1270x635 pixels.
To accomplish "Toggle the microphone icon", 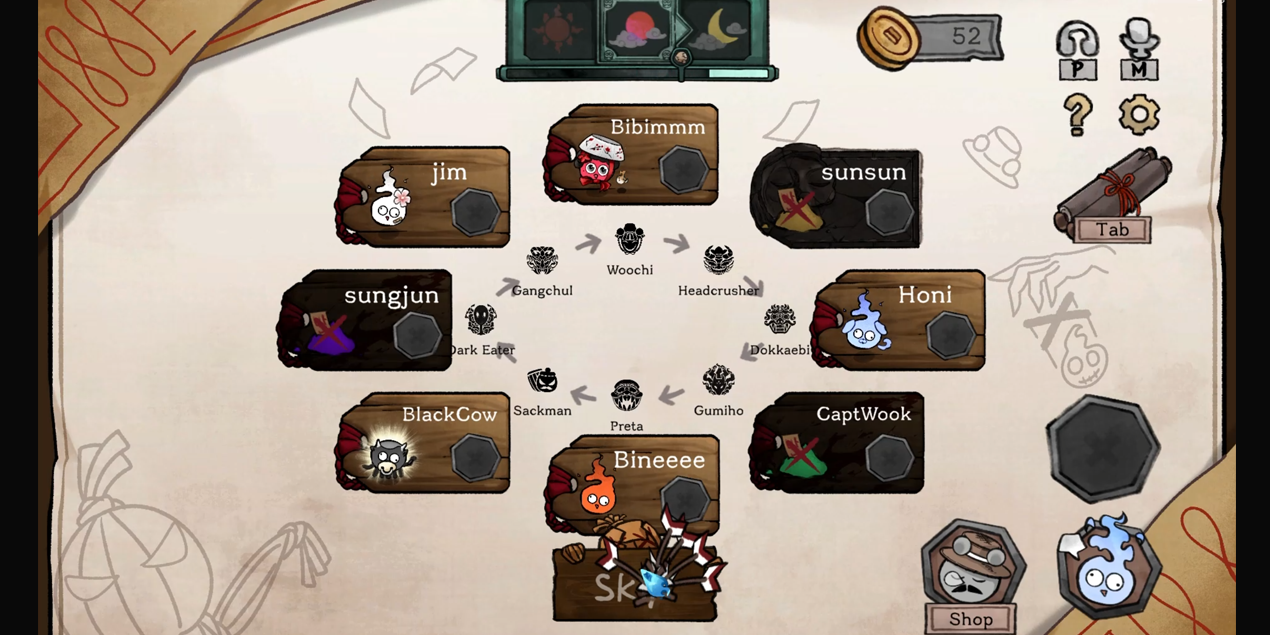I will (1139, 50).
